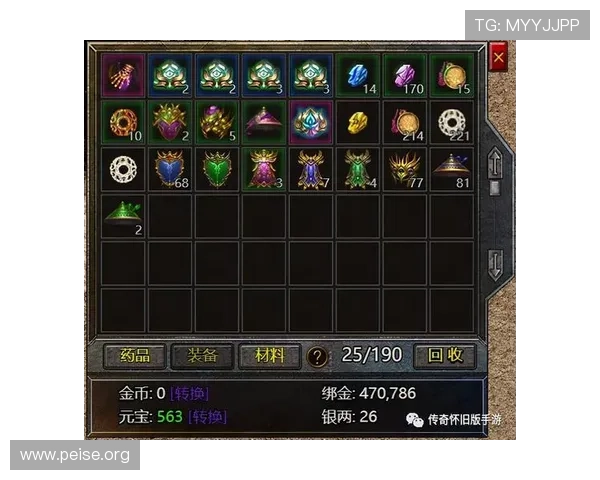Pick the purple crystal stack of 170
The image size is (600, 480).
point(405,76)
